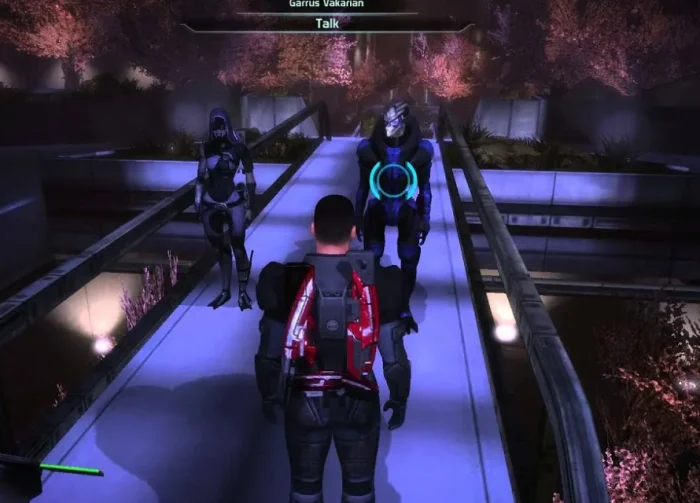Select the Talk prompt for Garrus Vakarian
This screenshot has height=503, width=700.
click(326, 25)
